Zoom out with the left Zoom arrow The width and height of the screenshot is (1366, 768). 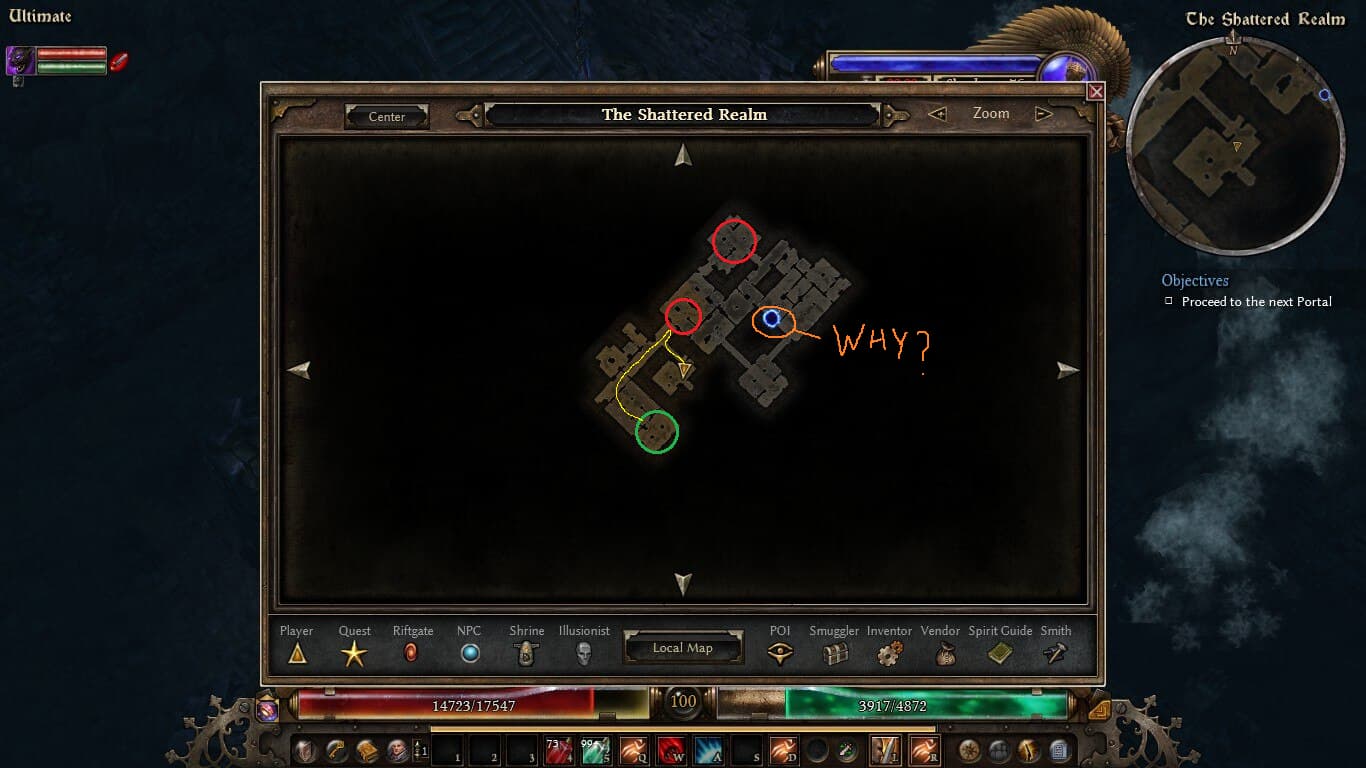click(937, 114)
